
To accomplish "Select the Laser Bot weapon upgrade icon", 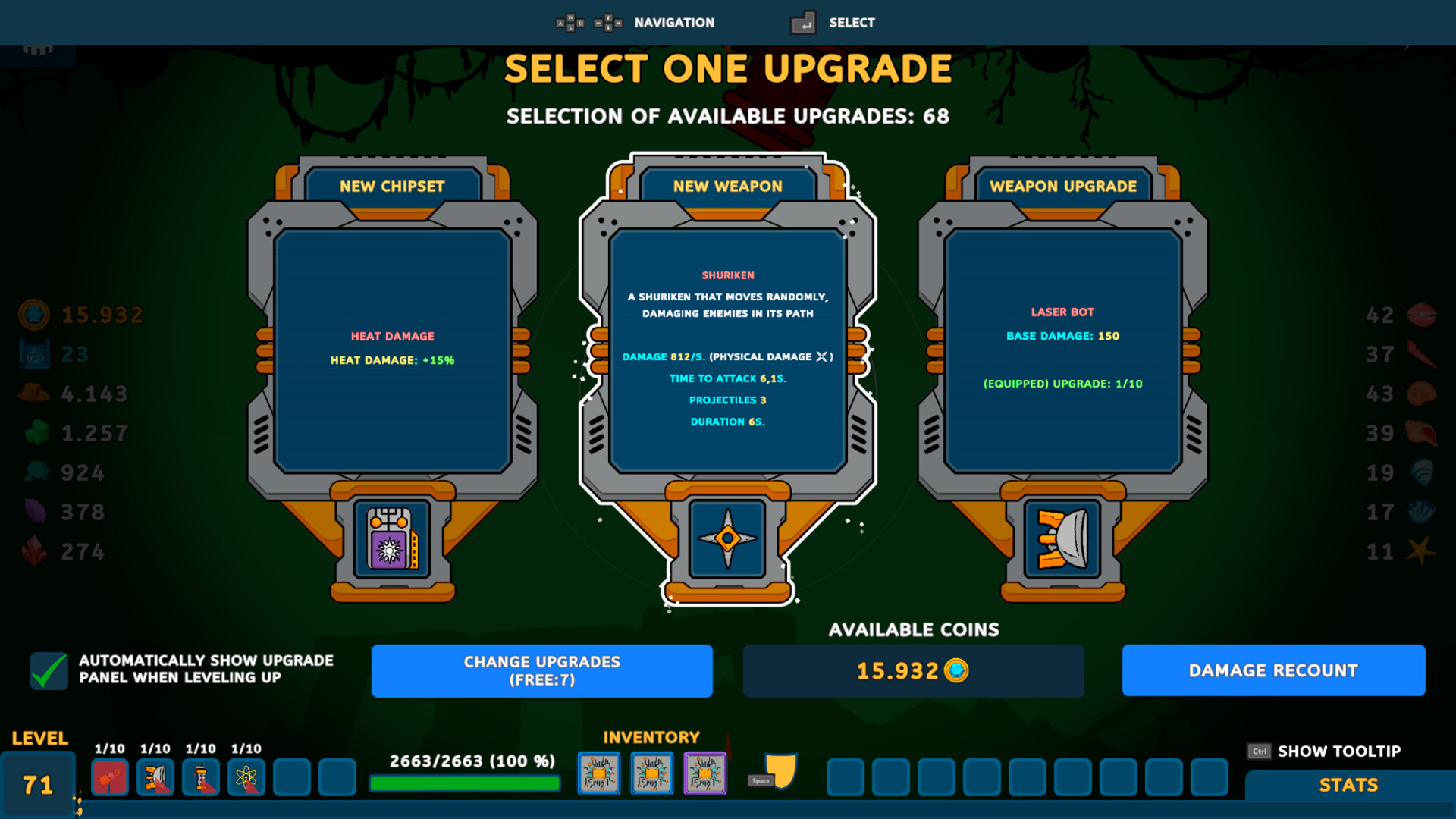I will [x=1061, y=540].
